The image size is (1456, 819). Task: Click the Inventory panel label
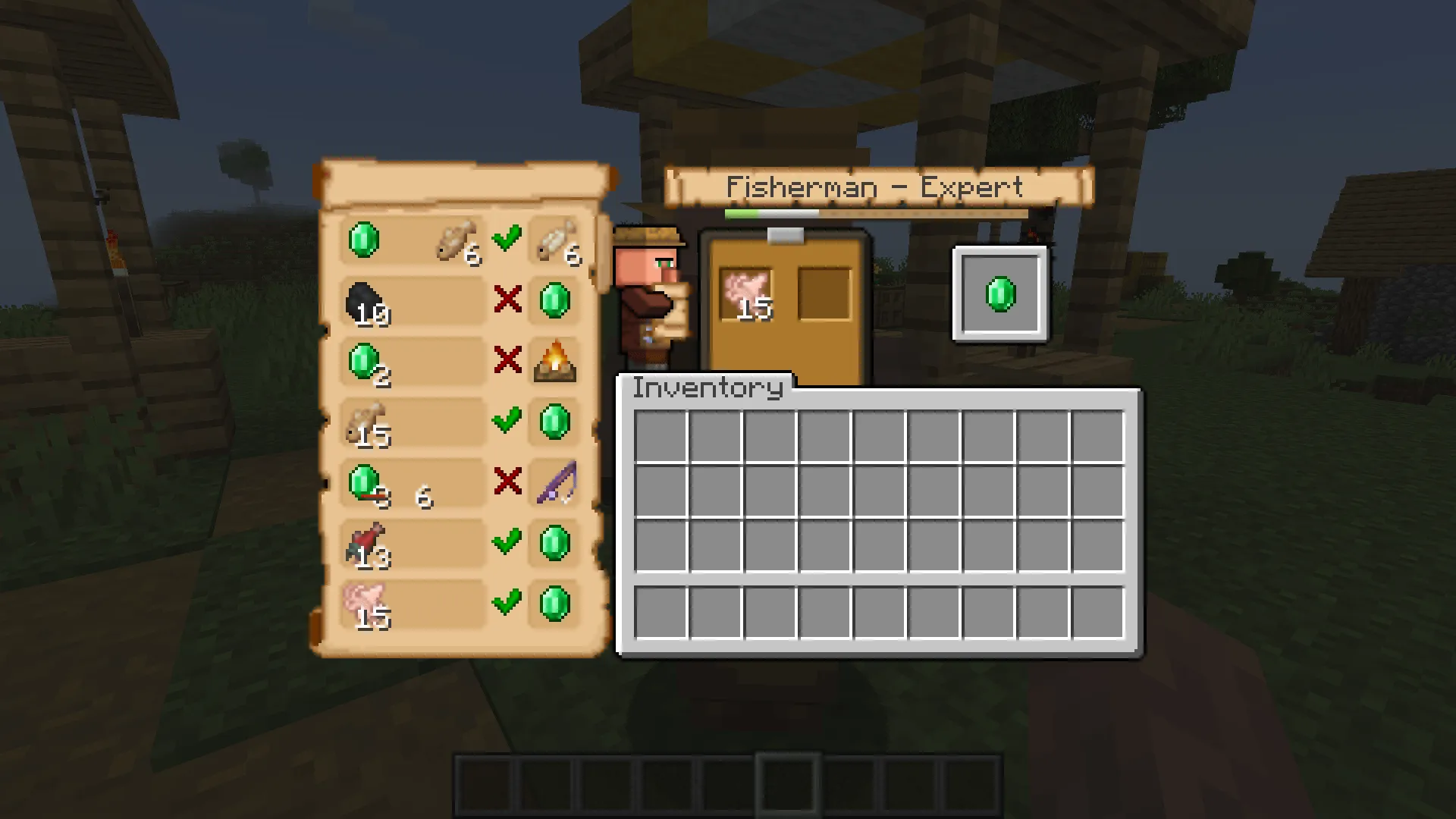tap(705, 388)
